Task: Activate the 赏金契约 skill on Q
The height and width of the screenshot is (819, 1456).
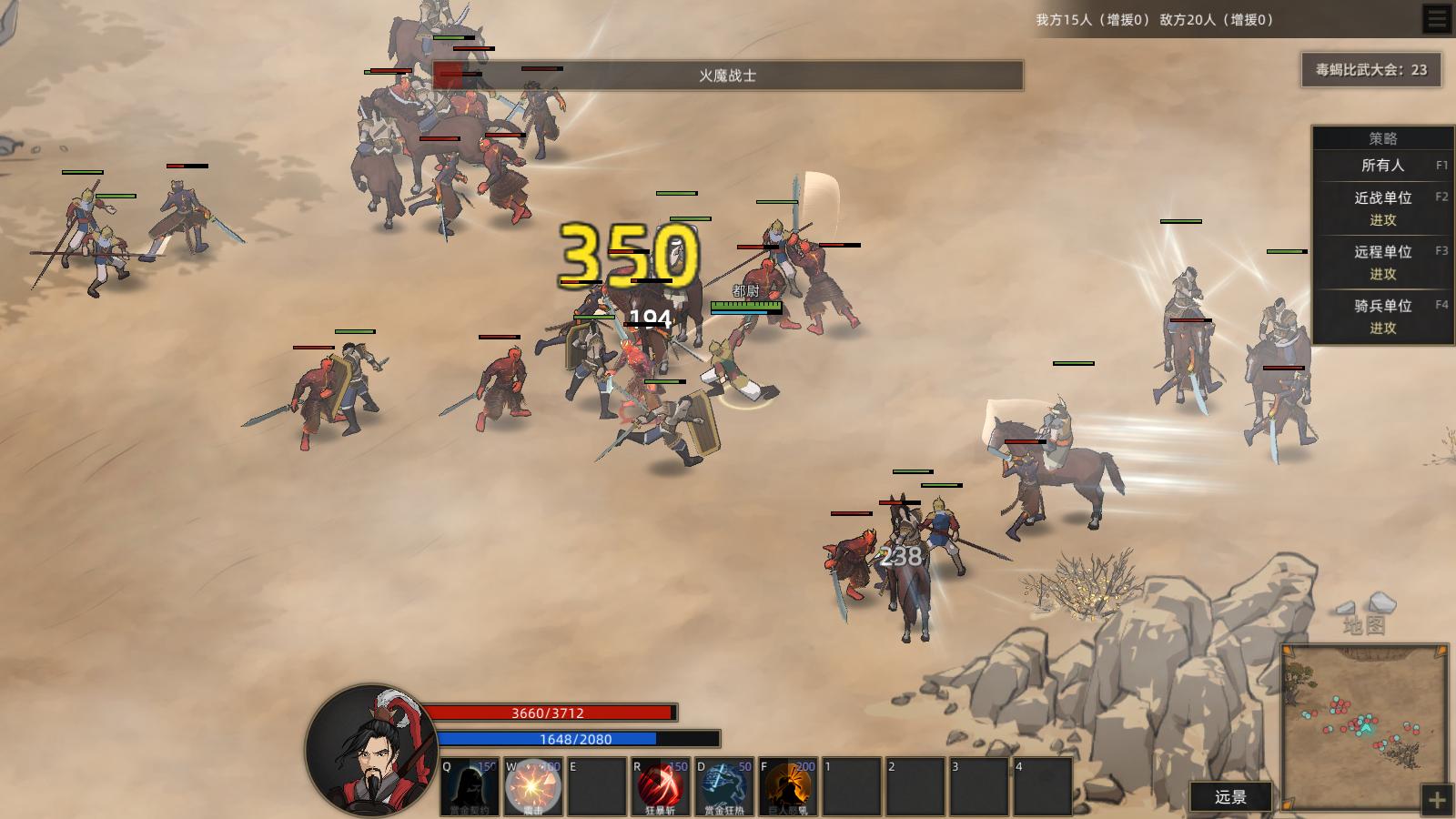Action: pos(470,787)
